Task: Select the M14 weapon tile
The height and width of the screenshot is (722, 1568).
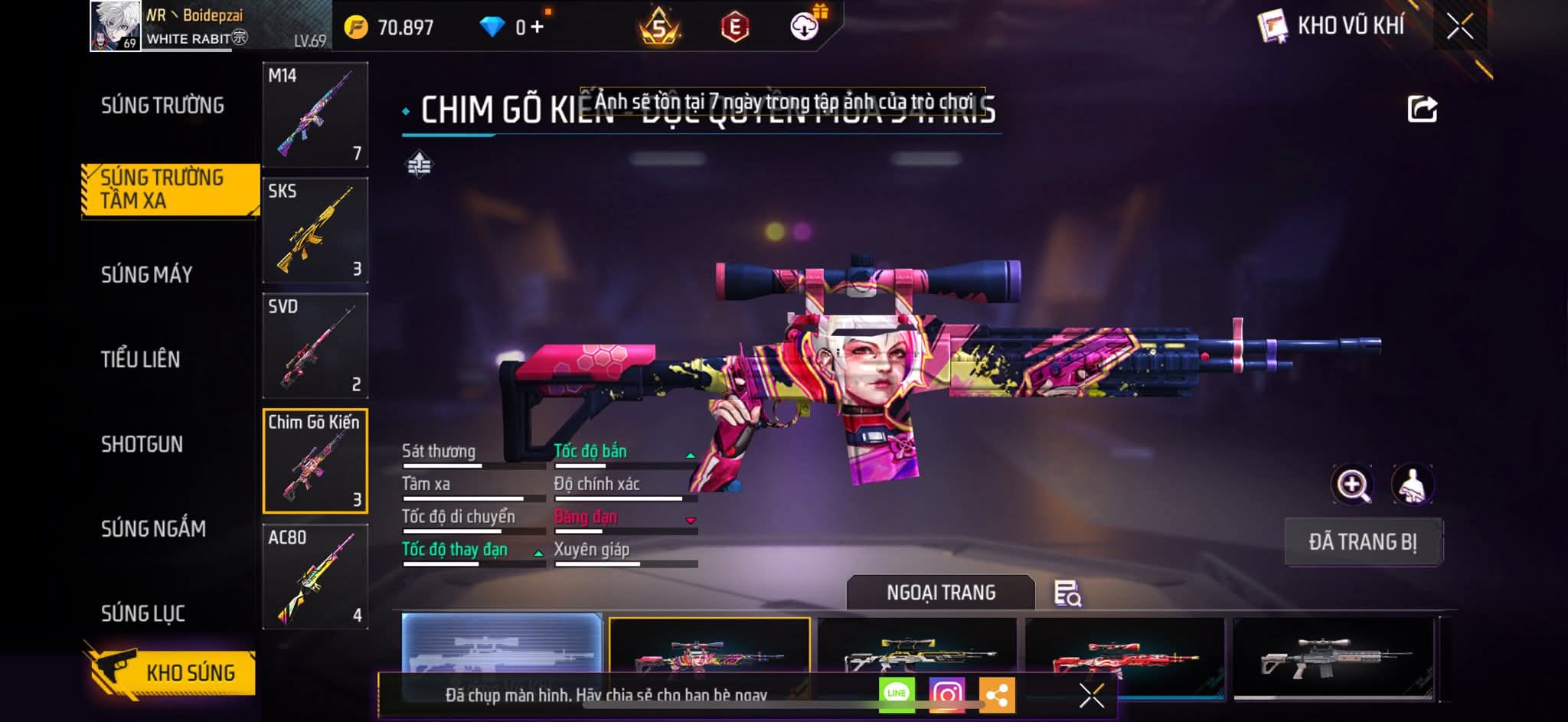Action: click(x=315, y=115)
